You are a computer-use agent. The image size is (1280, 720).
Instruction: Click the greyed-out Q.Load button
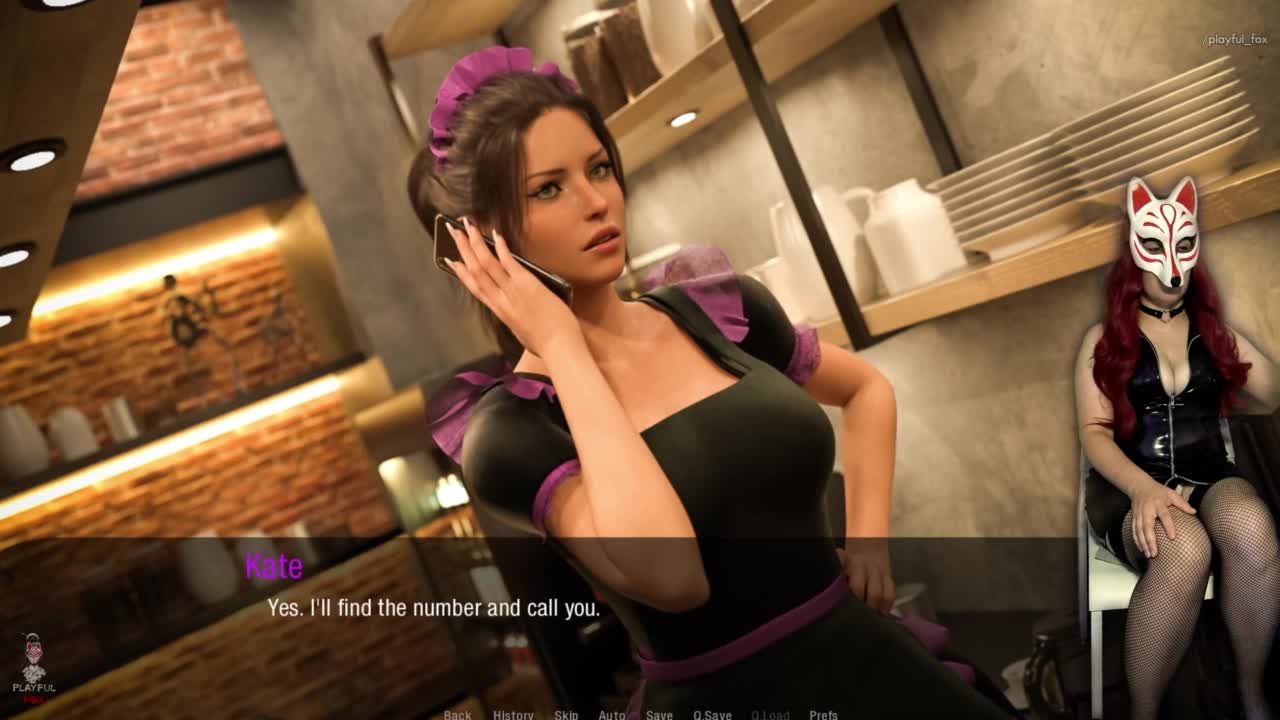pos(770,714)
